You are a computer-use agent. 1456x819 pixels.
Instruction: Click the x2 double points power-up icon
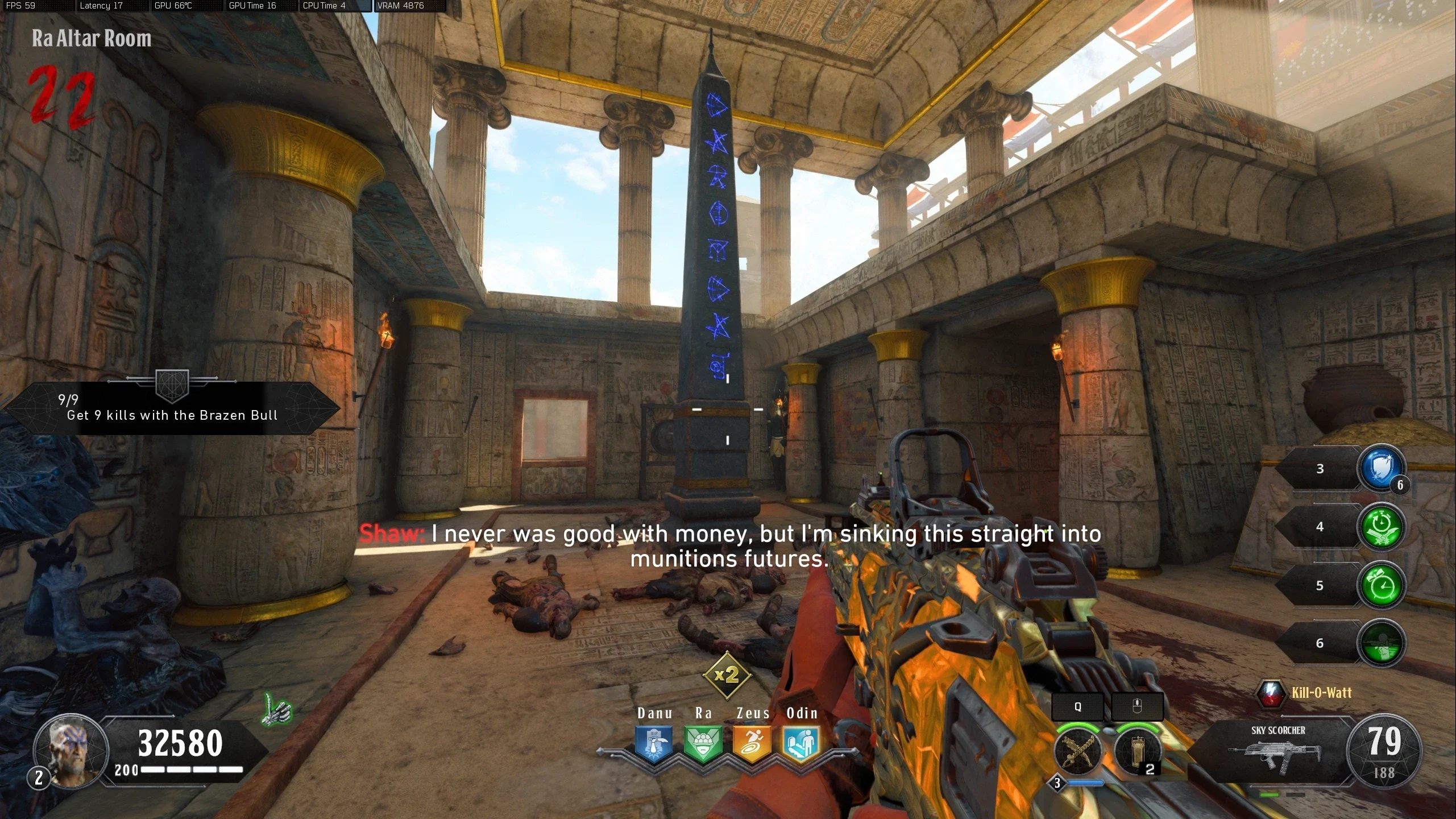(x=727, y=676)
